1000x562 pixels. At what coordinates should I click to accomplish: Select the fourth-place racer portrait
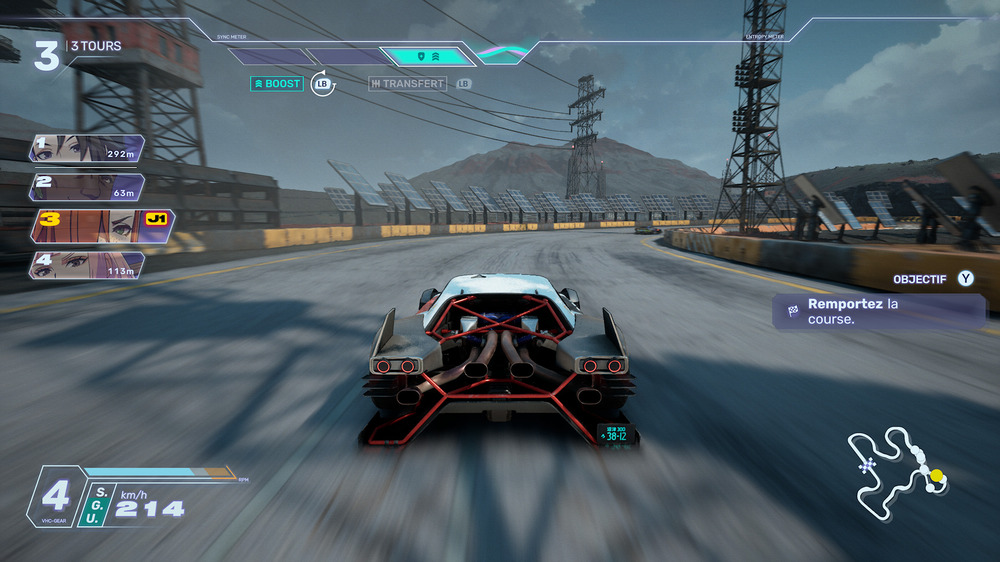click(x=87, y=264)
